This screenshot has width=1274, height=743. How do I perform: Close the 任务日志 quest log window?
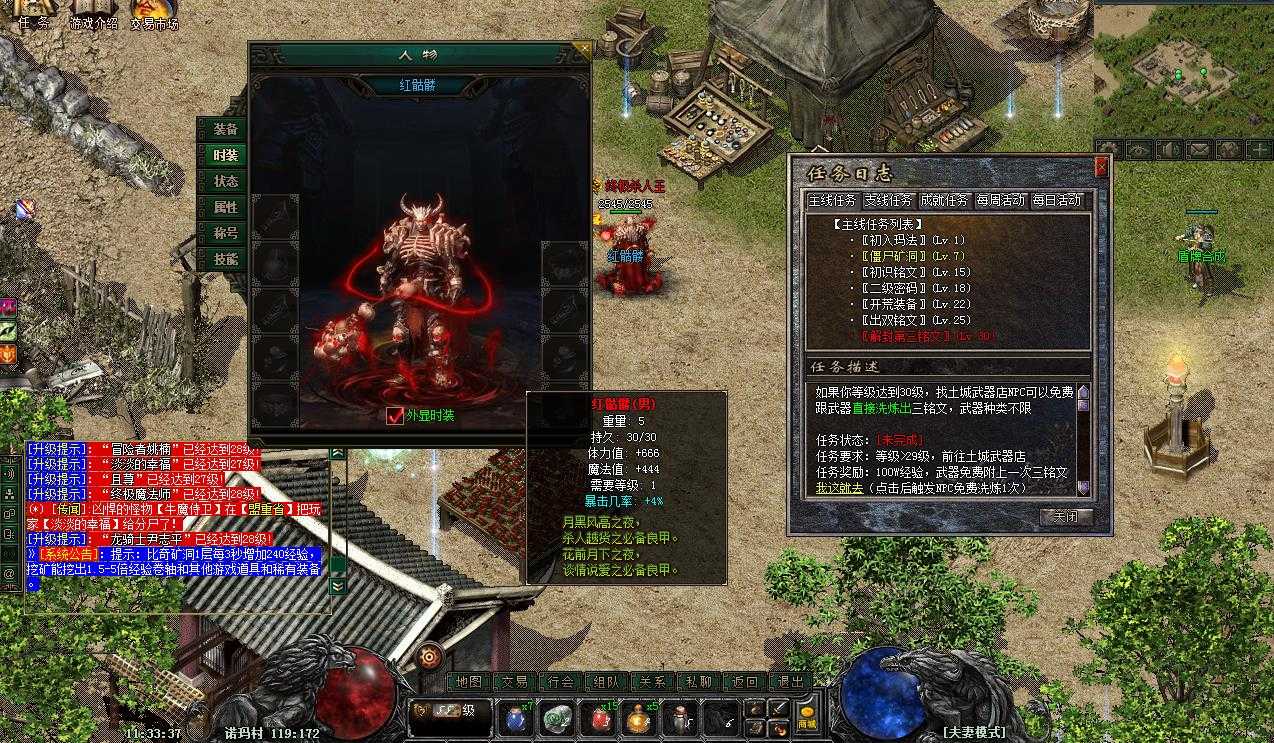[x=1102, y=167]
